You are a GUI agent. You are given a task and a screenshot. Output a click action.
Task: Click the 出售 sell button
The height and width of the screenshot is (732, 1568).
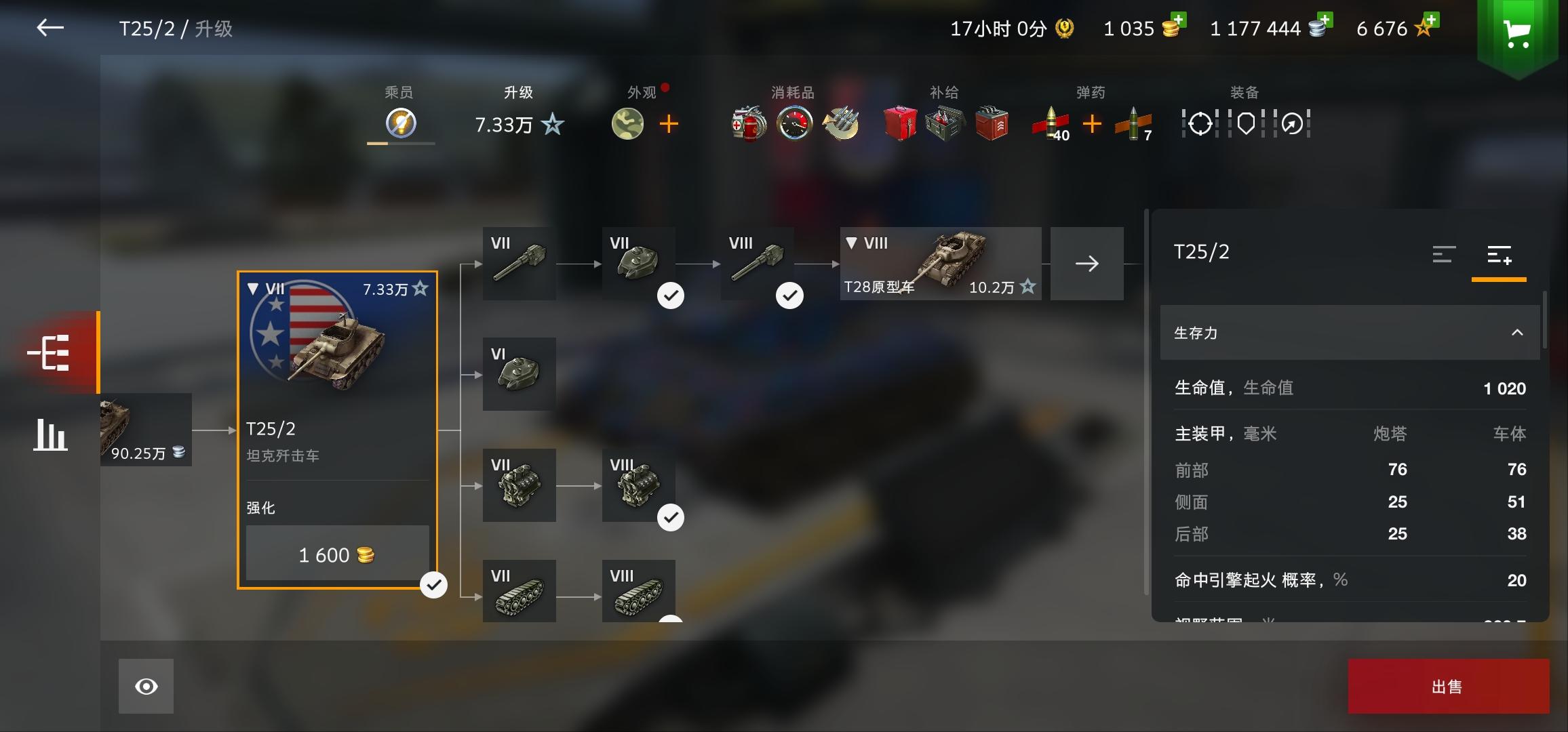click(x=1448, y=685)
